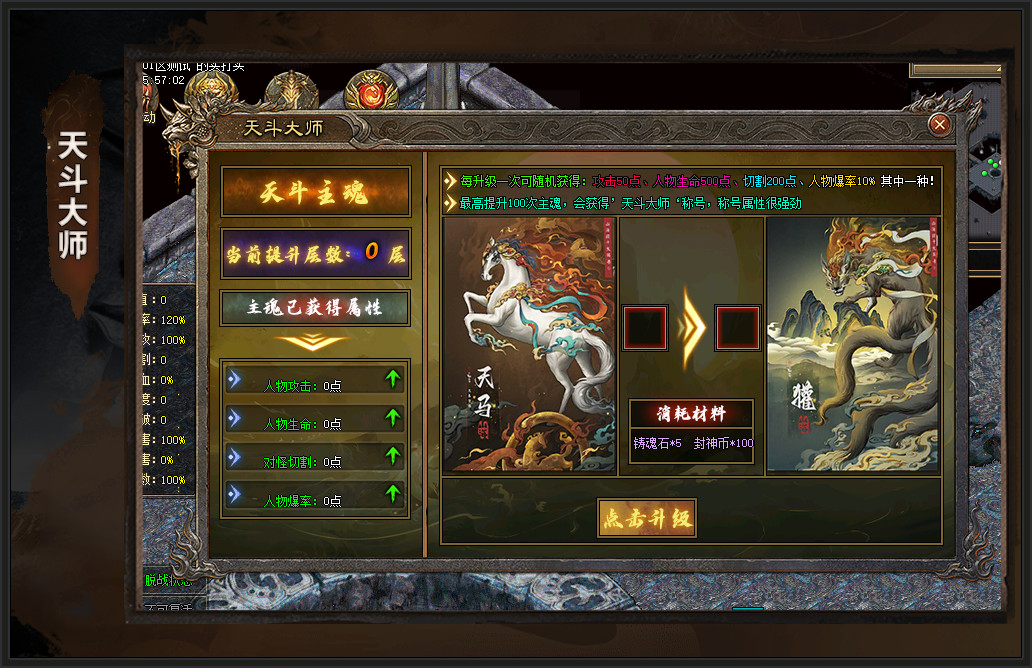Viewport: 1032px width, 668px height.
Task: Click the green arrow beside 人物爆率
Action: coord(392,493)
